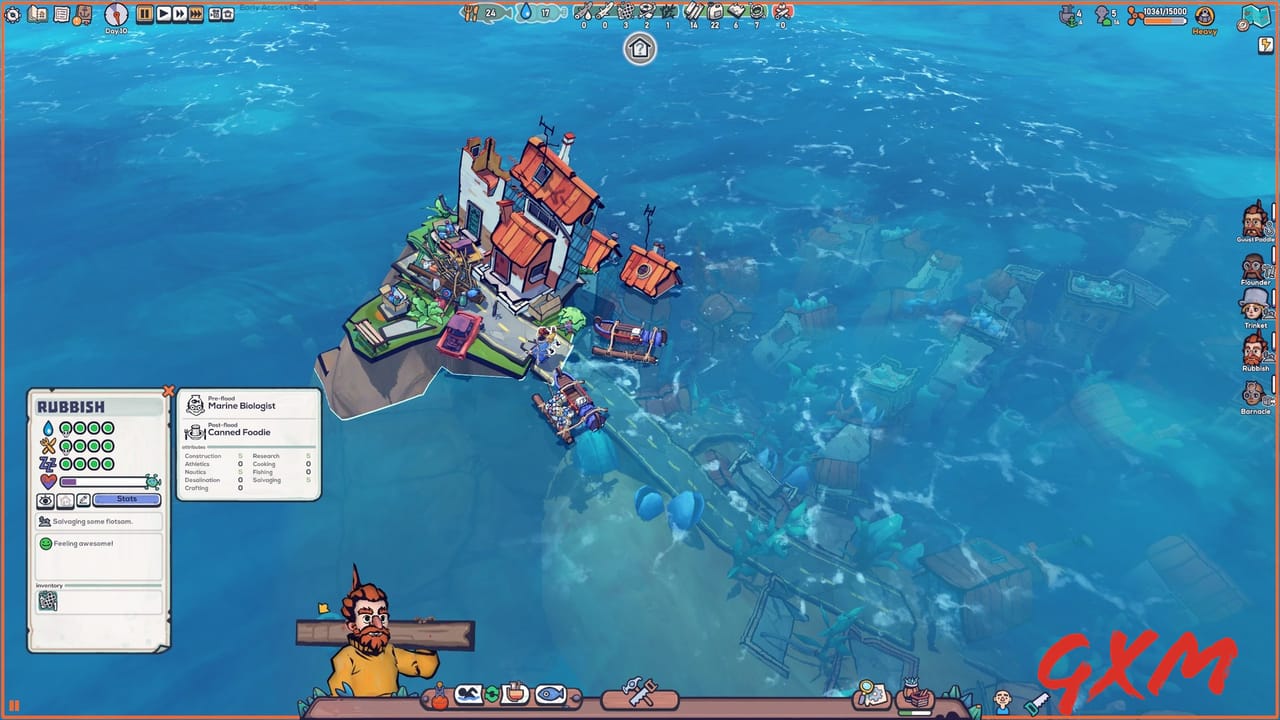The height and width of the screenshot is (720, 1280).
Task: Open the trade anchor icon
Action: [x=85, y=15]
